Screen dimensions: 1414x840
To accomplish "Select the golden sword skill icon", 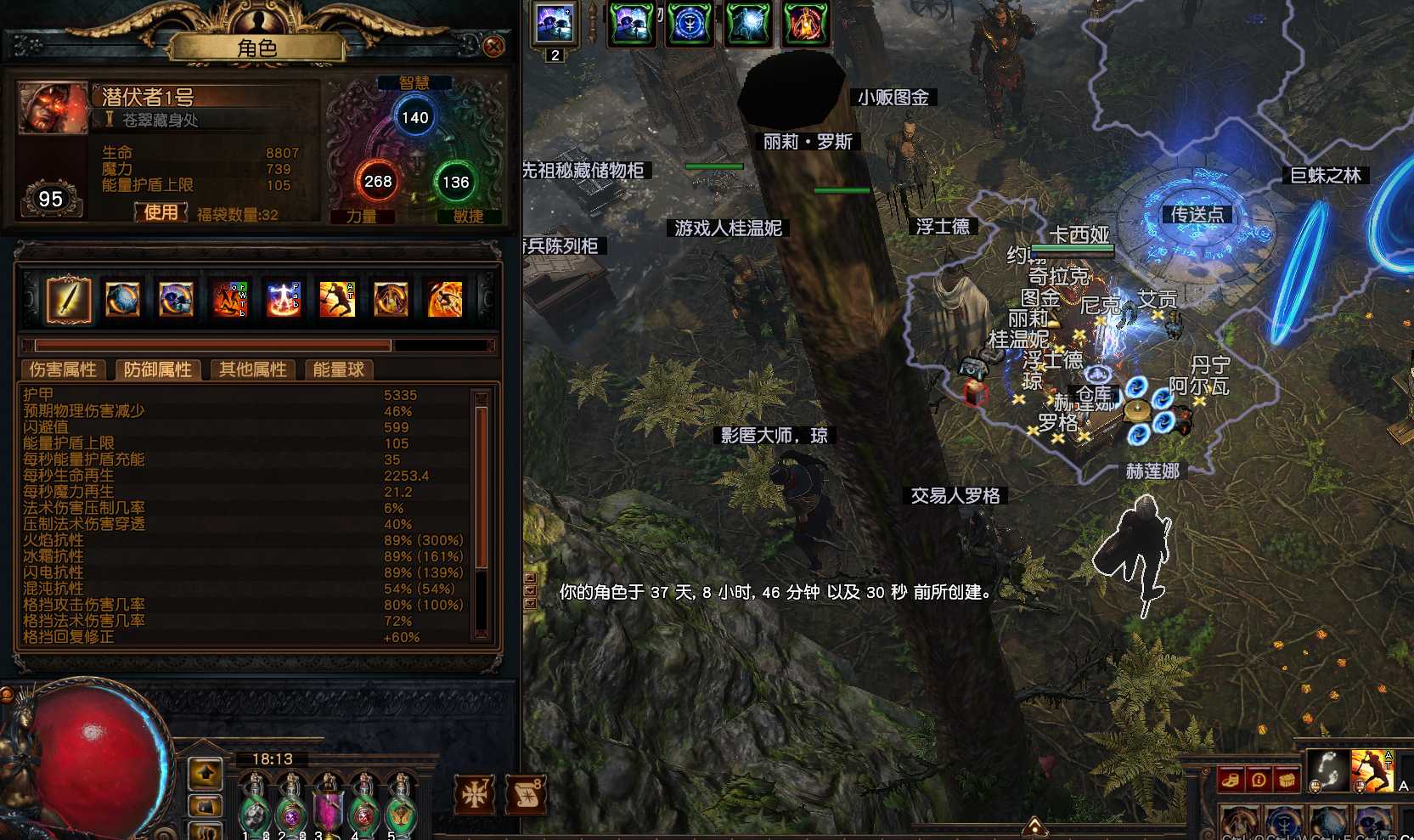I will pos(68,299).
